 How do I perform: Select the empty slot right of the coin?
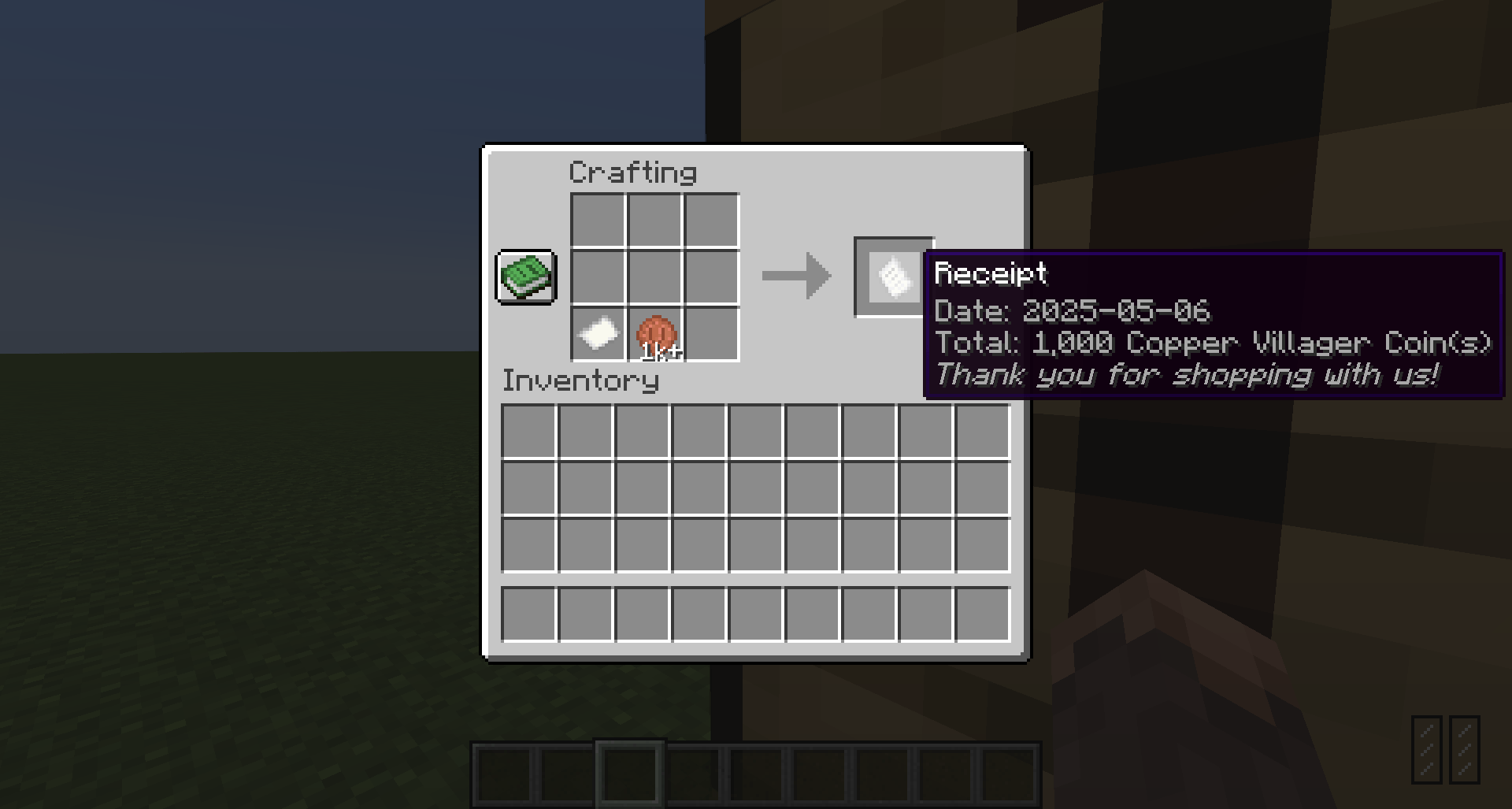pyautogui.click(x=711, y=334)
